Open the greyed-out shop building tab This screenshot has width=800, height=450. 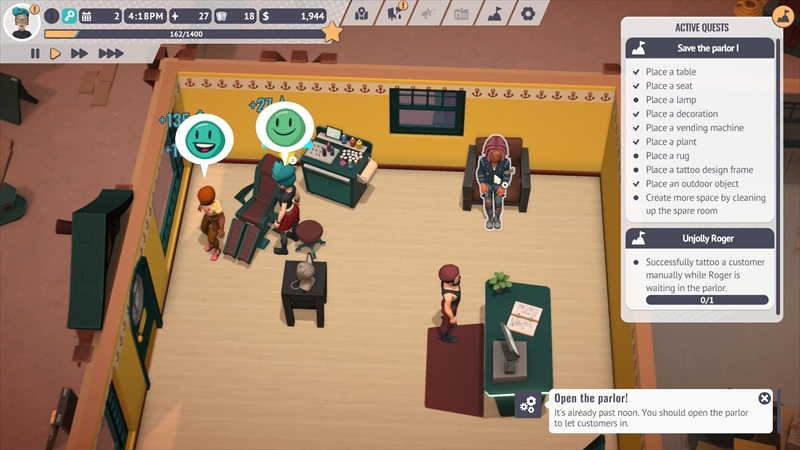pyautogui.click(x=460, y=14)
